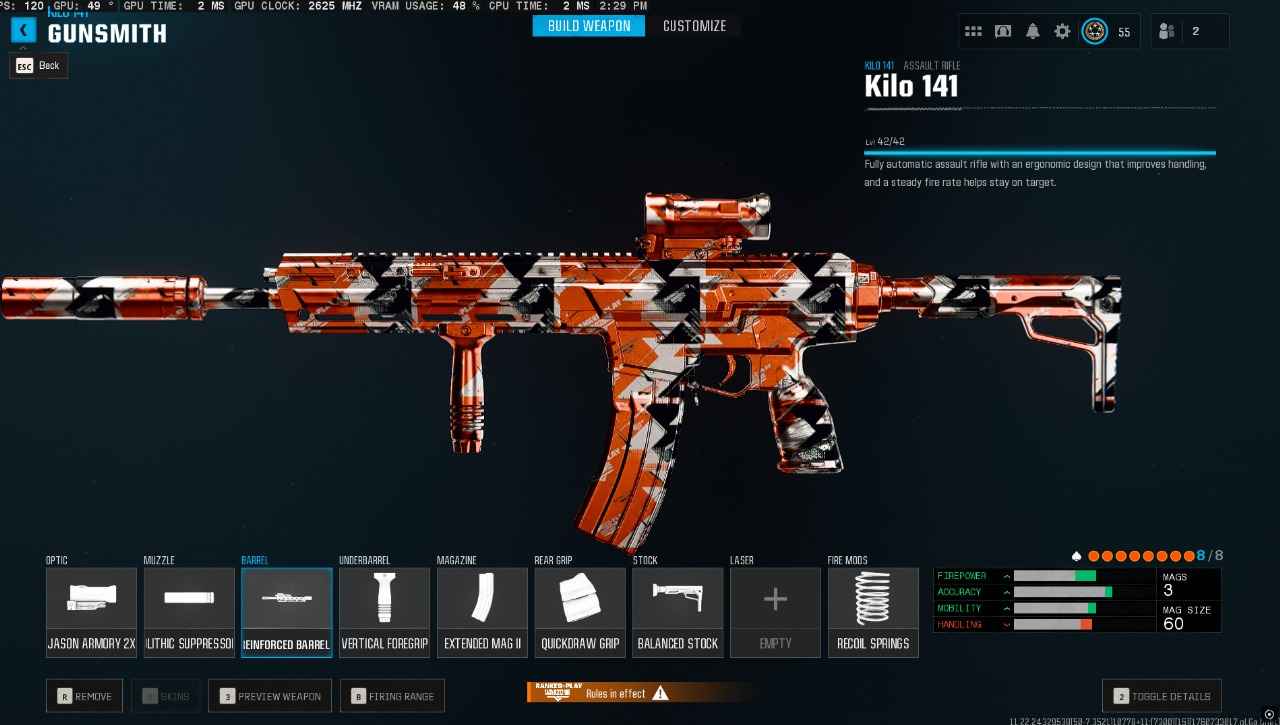The image size is (1280, 725).
Task: Select the Quickdraw Grip rear grip
Action: coord(580,612)
